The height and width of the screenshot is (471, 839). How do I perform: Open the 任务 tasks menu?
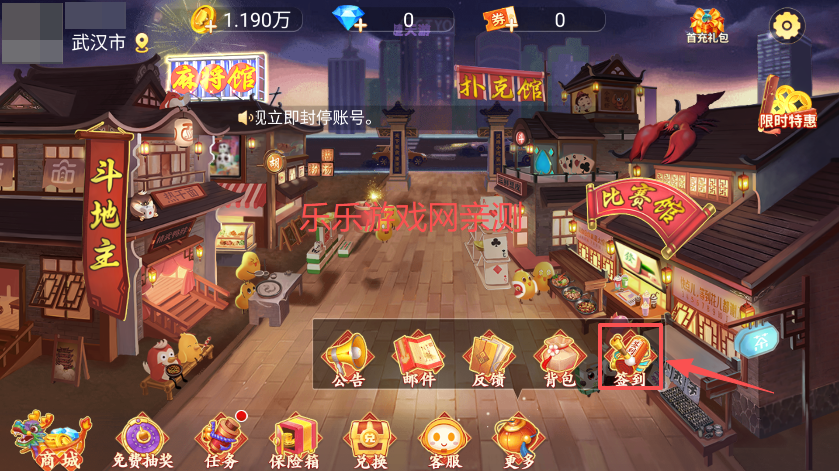pyautogui.click(x=221, y=440)
